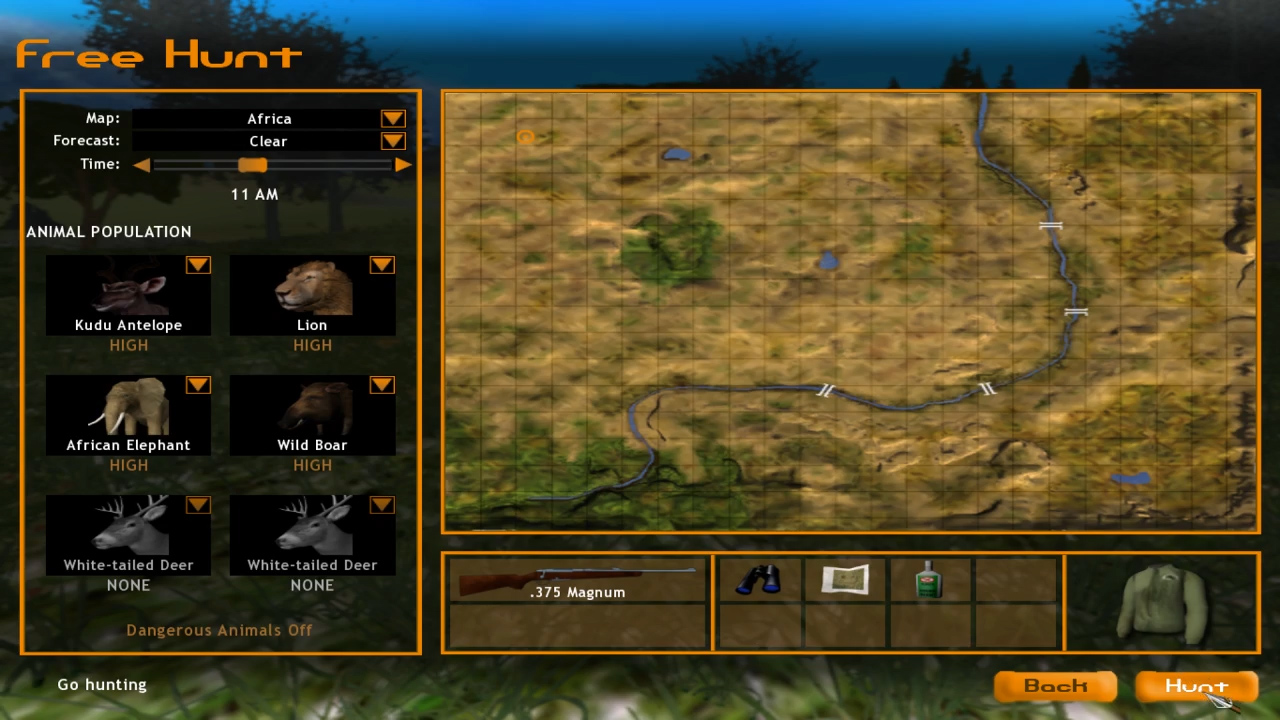Click the Kudu Antelope animal thumbnail
1280x720 pixels.
pos(128,290)
